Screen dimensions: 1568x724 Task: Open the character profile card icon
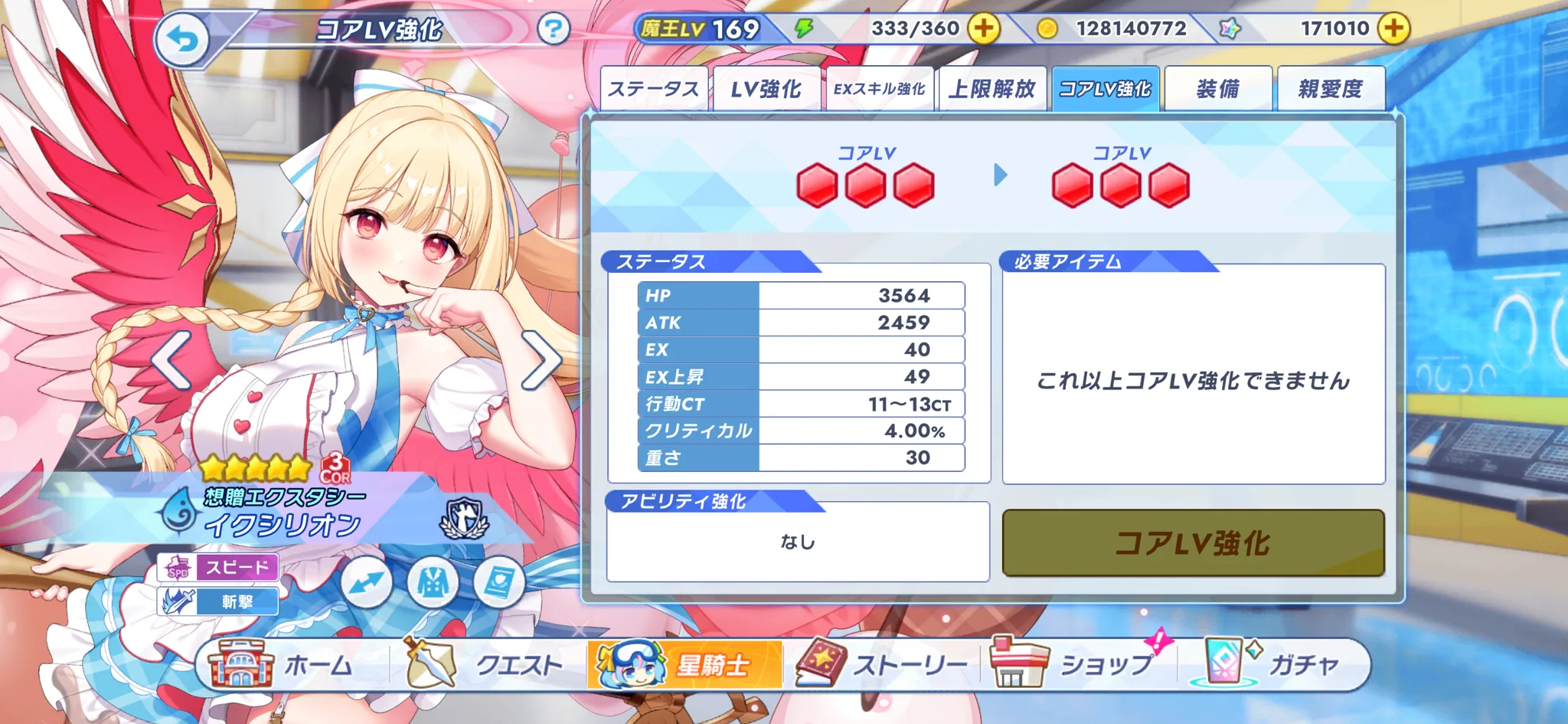(498, 583)
